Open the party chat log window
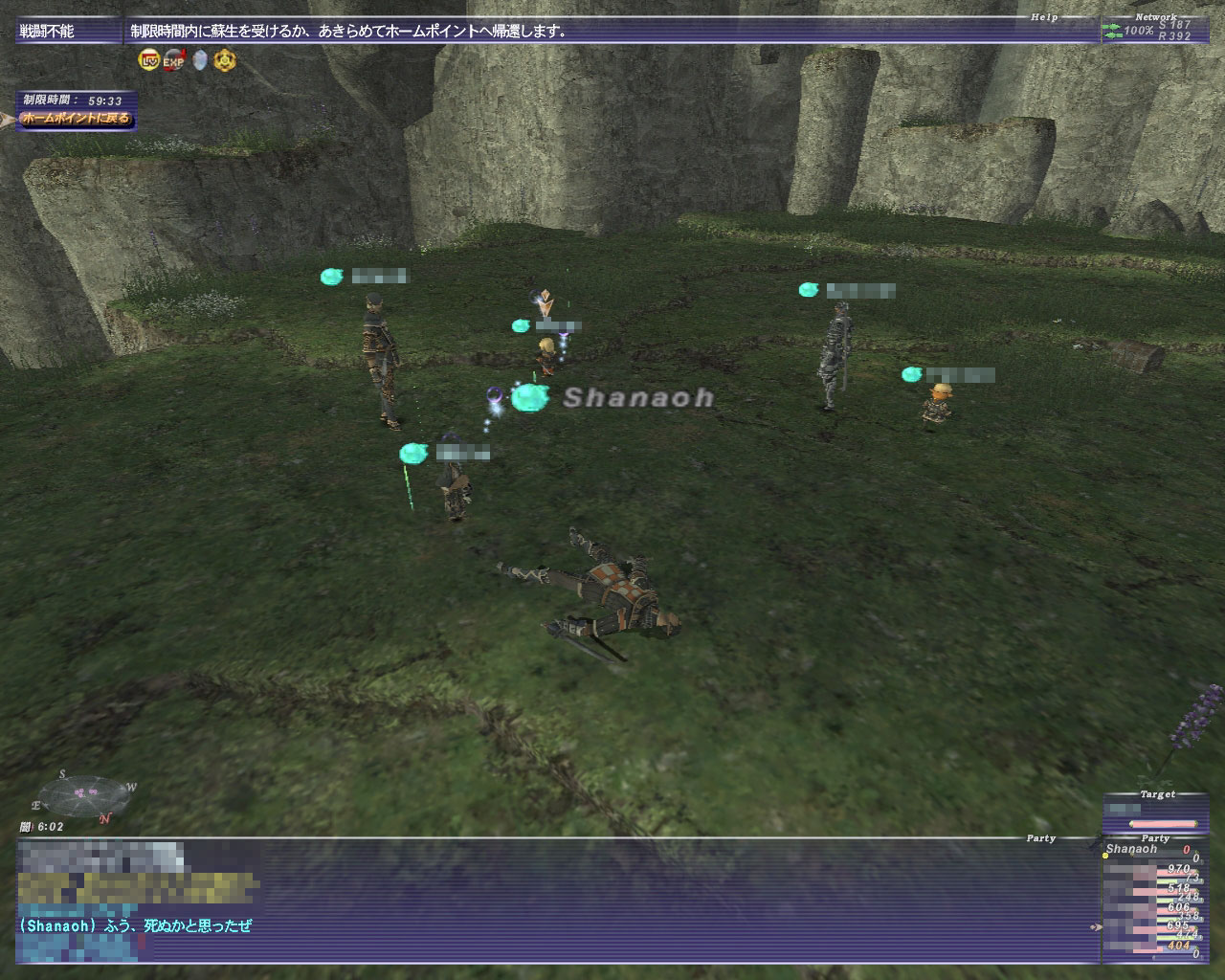Viewport: 1225px width, 980px height. click(555, 900)
